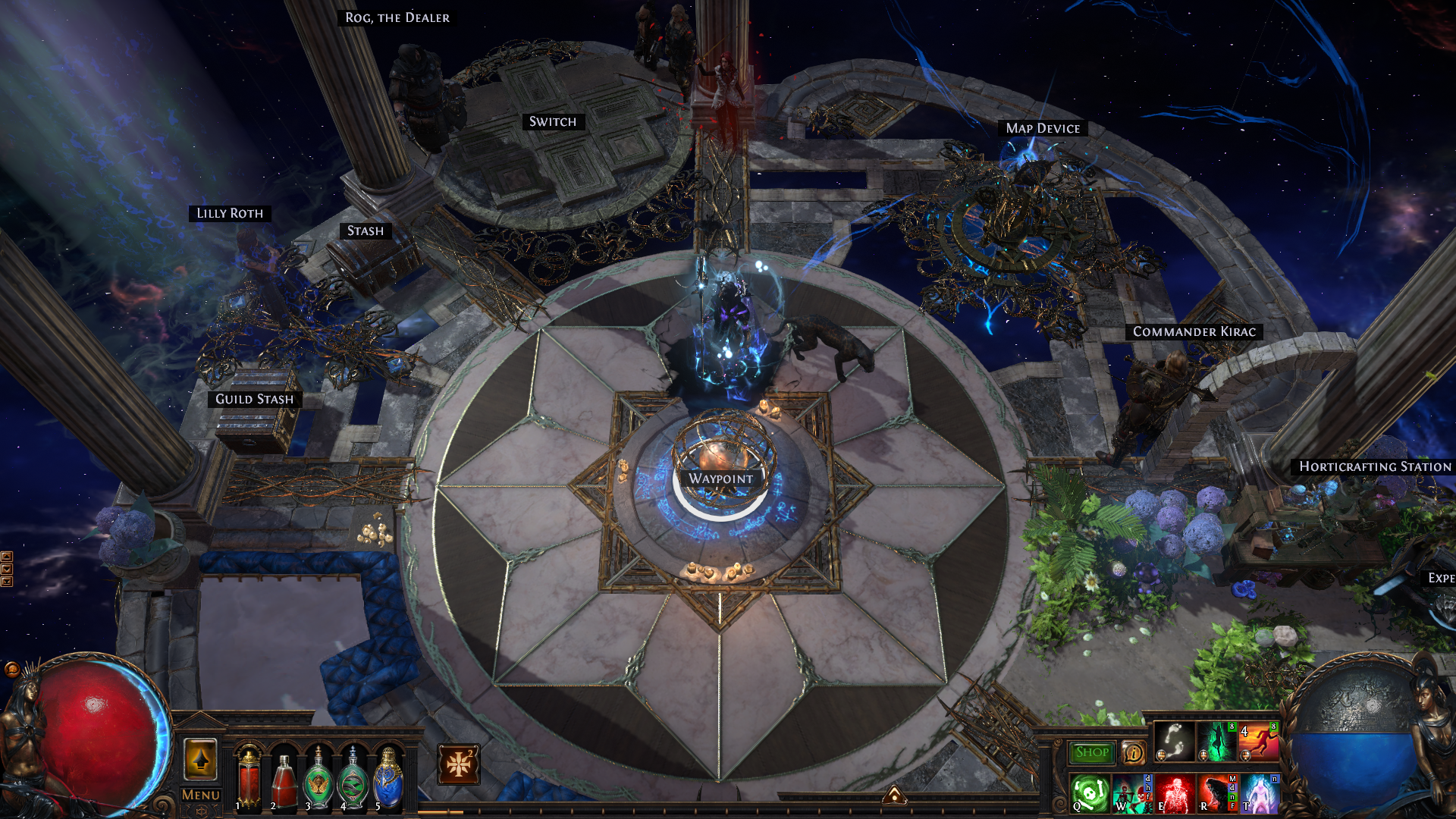Screen dimensions: 1456x819
Task: Open the Menu button
Action: (201, 795)
